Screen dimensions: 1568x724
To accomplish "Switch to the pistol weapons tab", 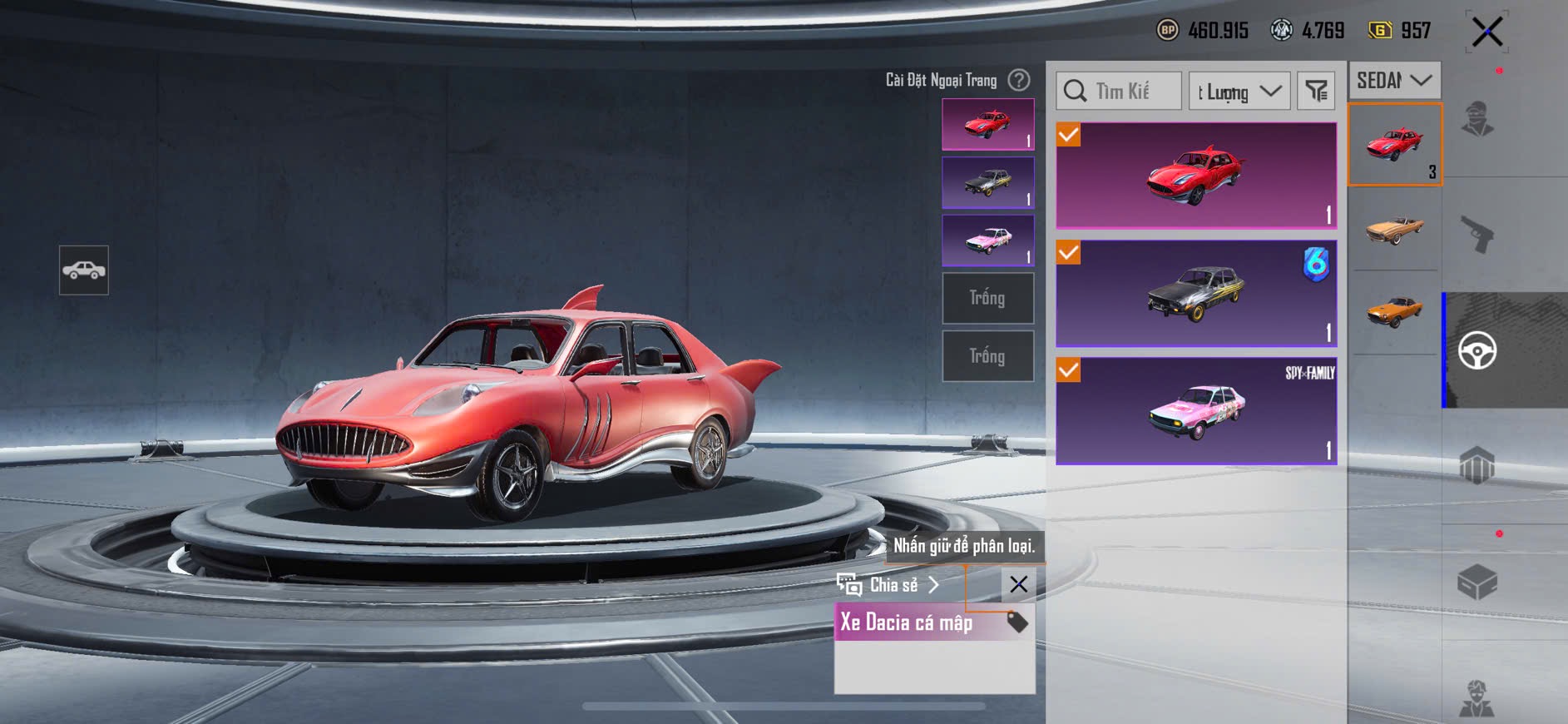I will click(x=1477, y=234).
